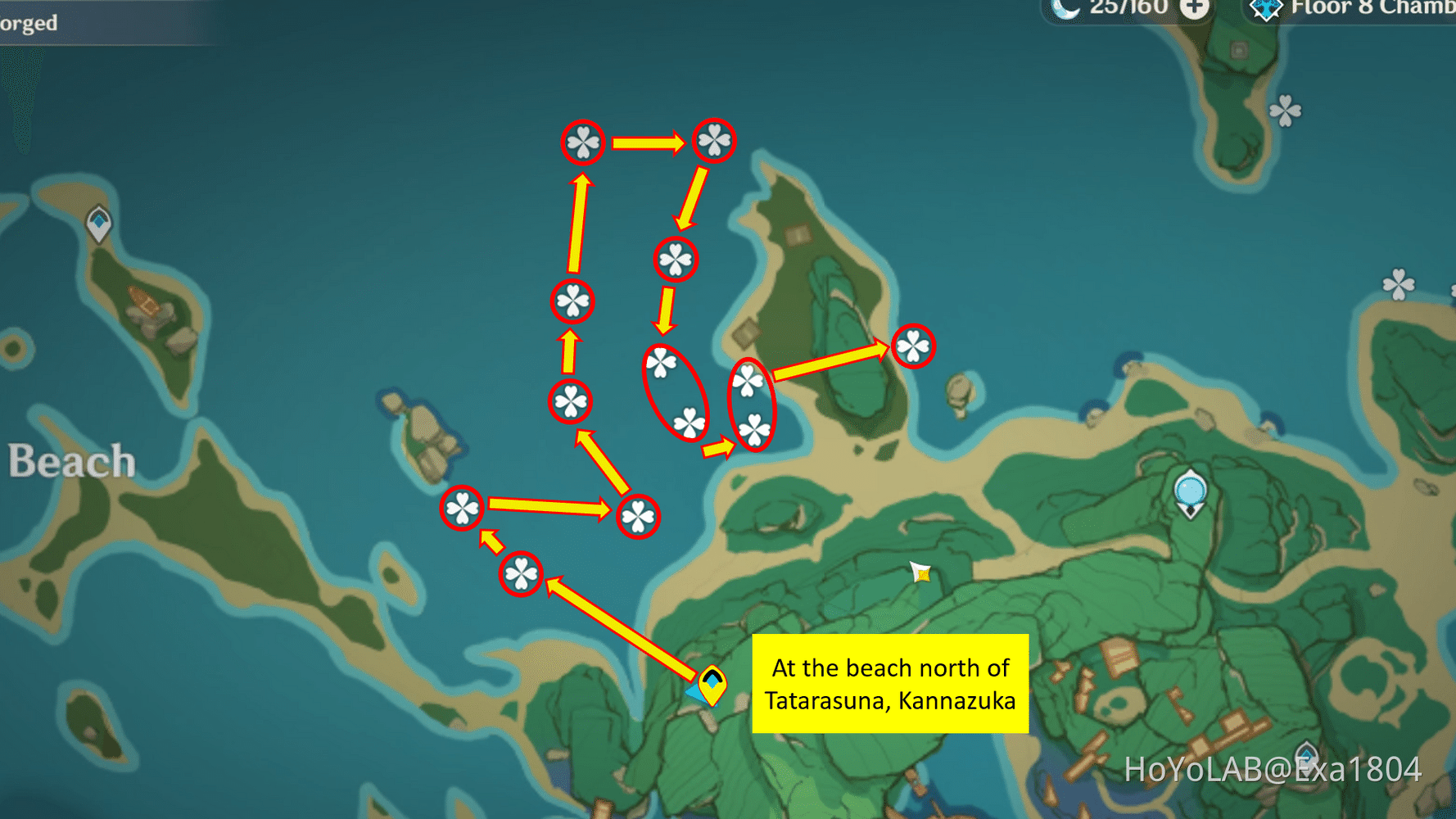Click the original resin crescent moon icon
Viewport: 1456px width, 819px height.
point(1065,9)
